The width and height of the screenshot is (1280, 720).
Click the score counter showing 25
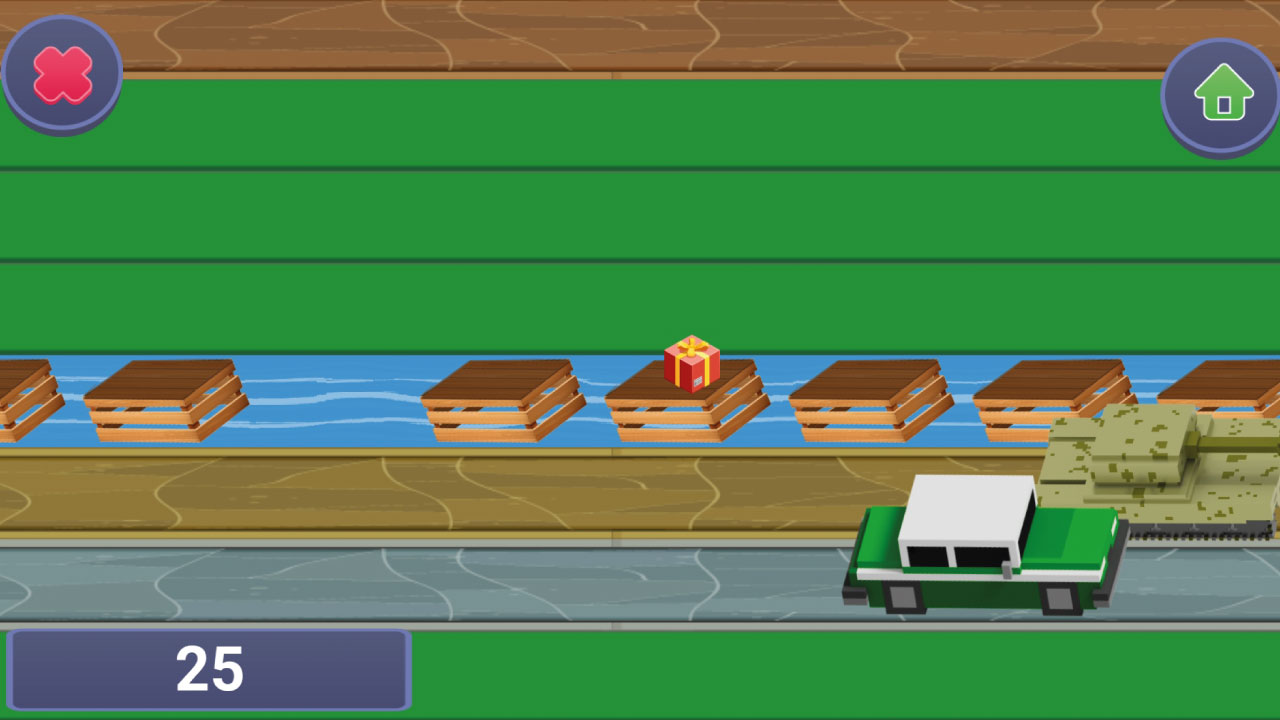(x=210, y=668)
